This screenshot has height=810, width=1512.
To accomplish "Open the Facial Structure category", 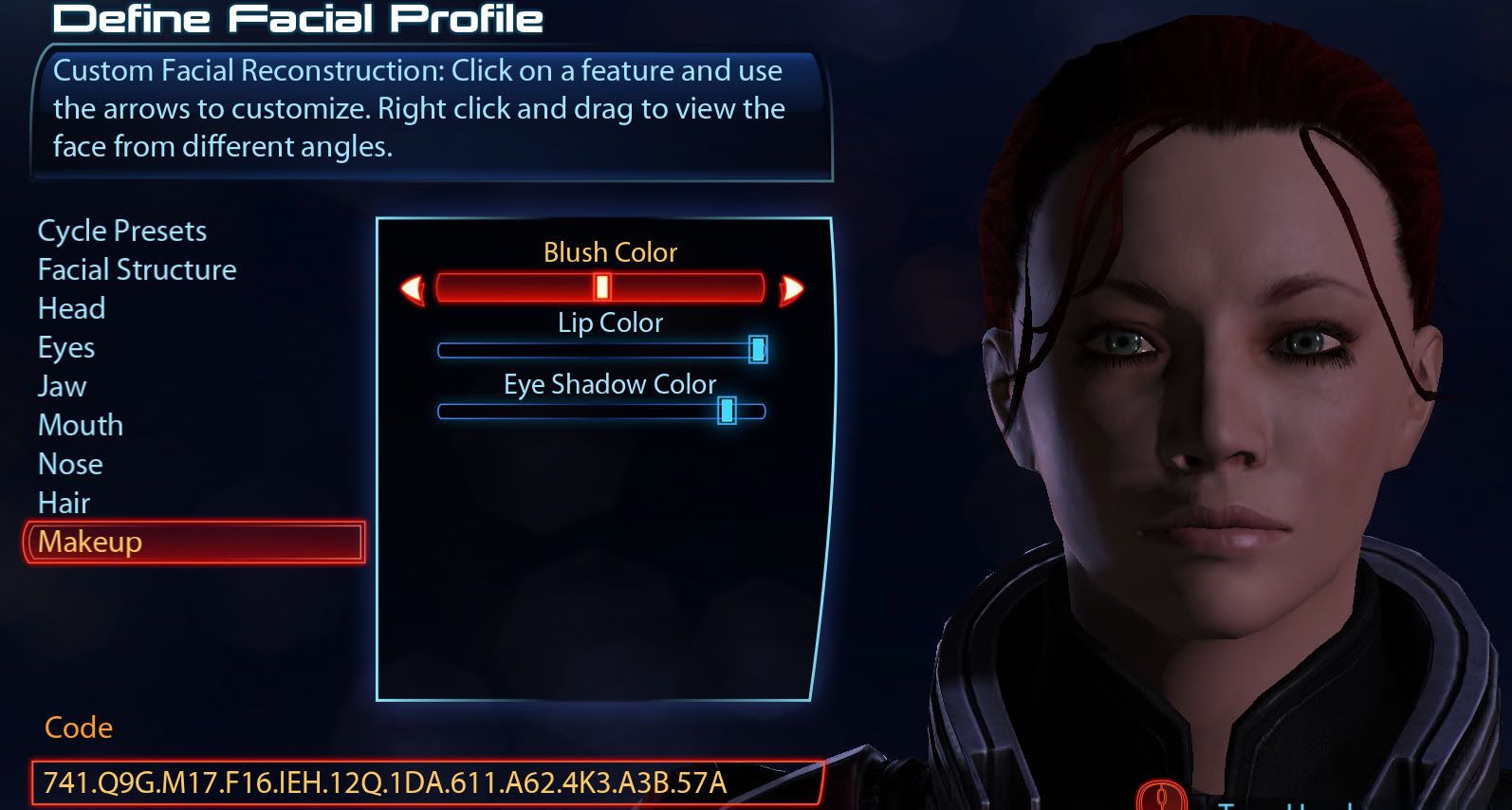I will tap(137, 269).
